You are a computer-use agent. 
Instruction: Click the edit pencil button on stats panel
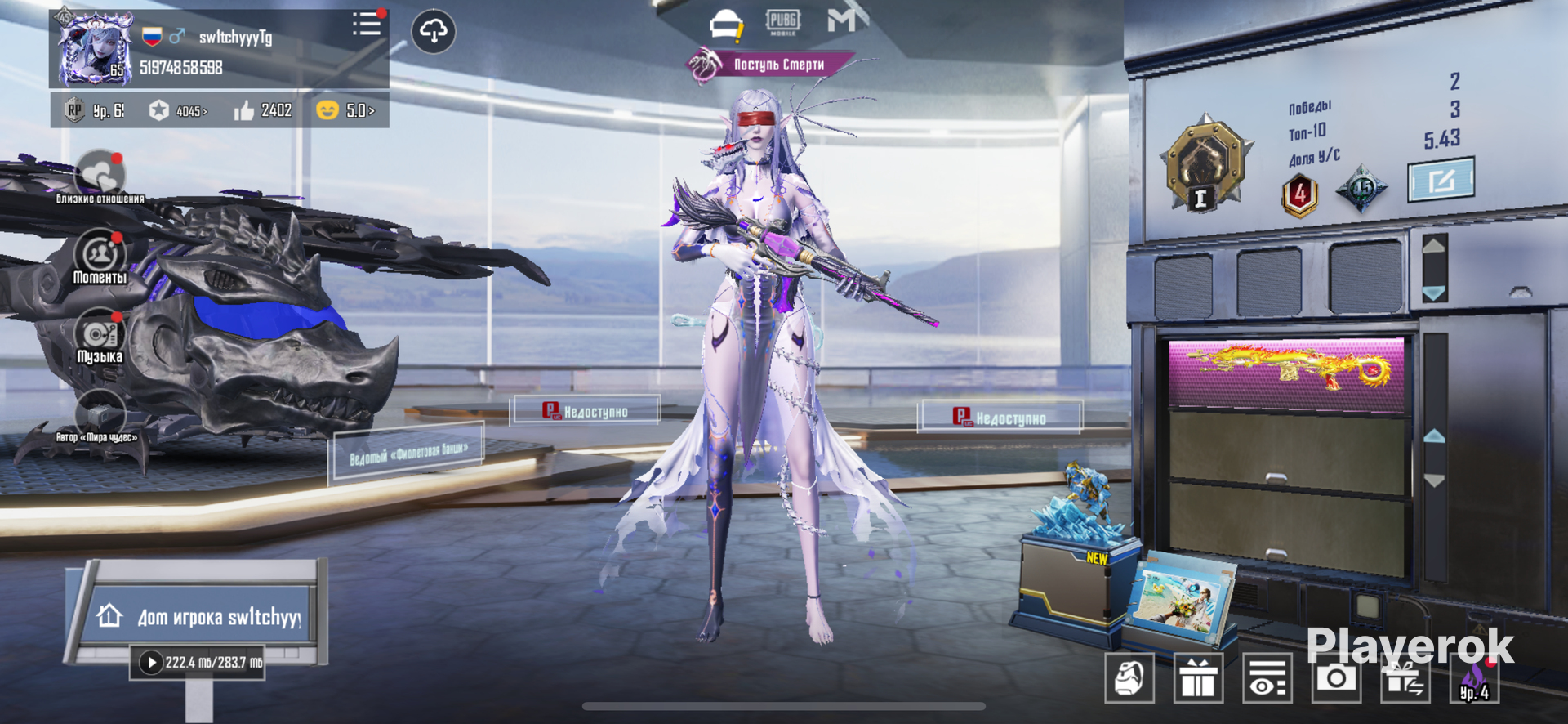point(1441,180)
